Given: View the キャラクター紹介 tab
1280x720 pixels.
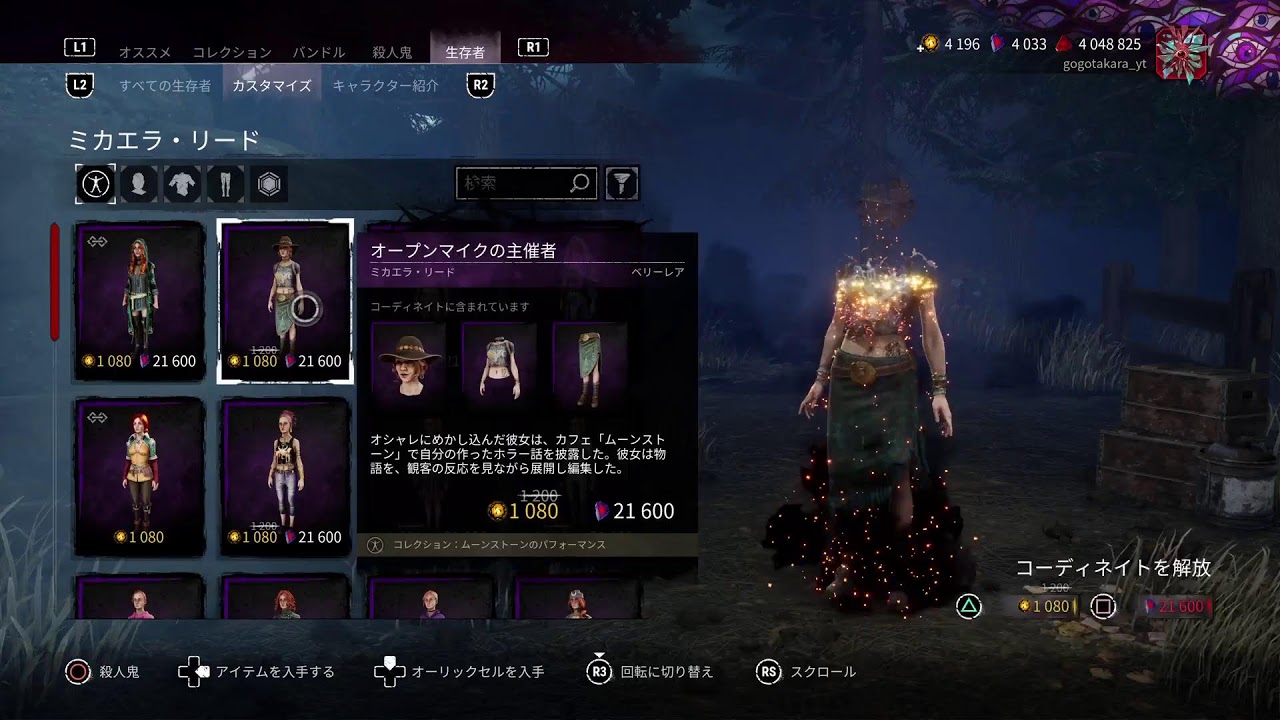Looking at the screenshot, I should (x=386, y=86).
